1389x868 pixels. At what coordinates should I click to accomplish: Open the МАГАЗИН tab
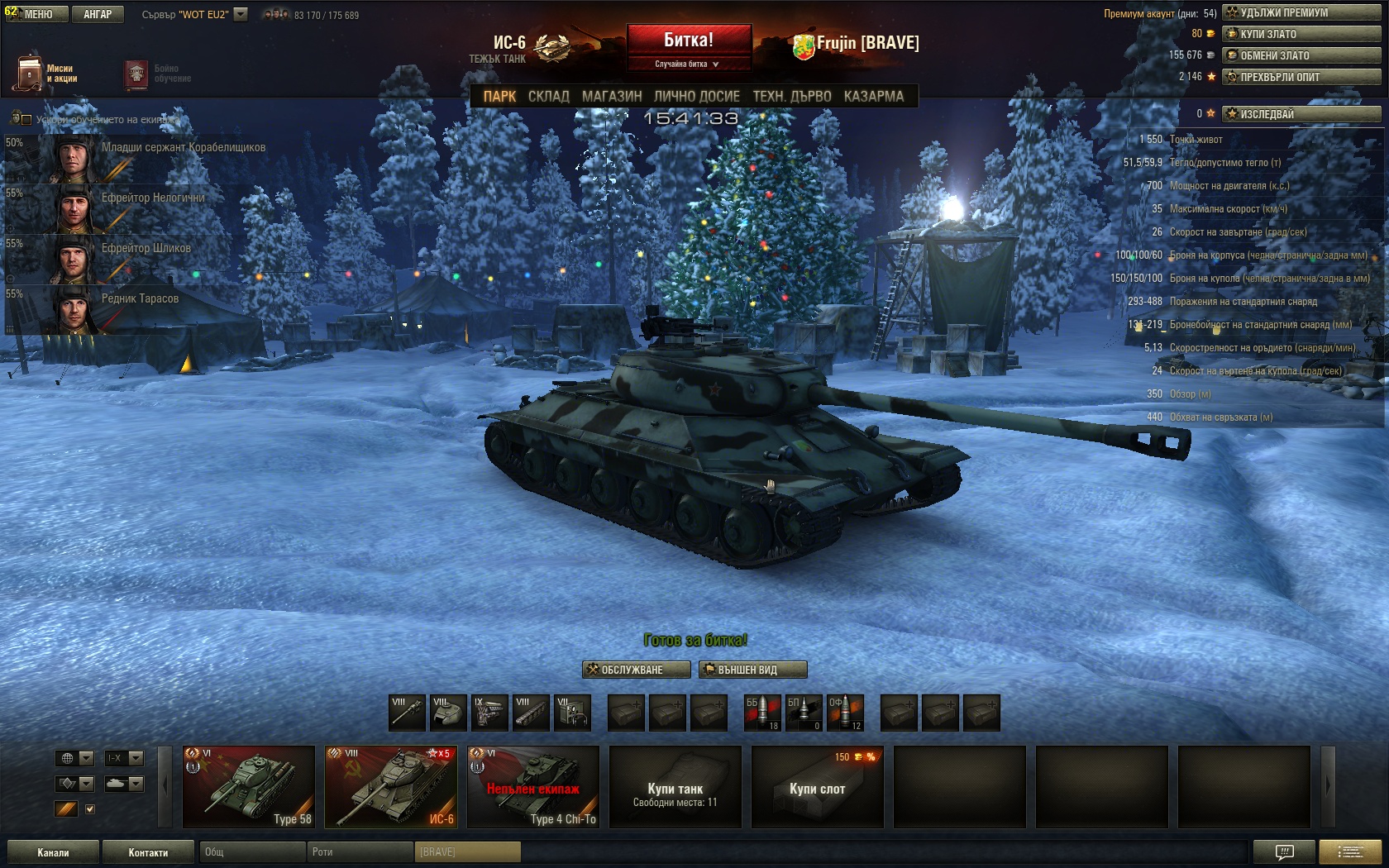(612, 96)
